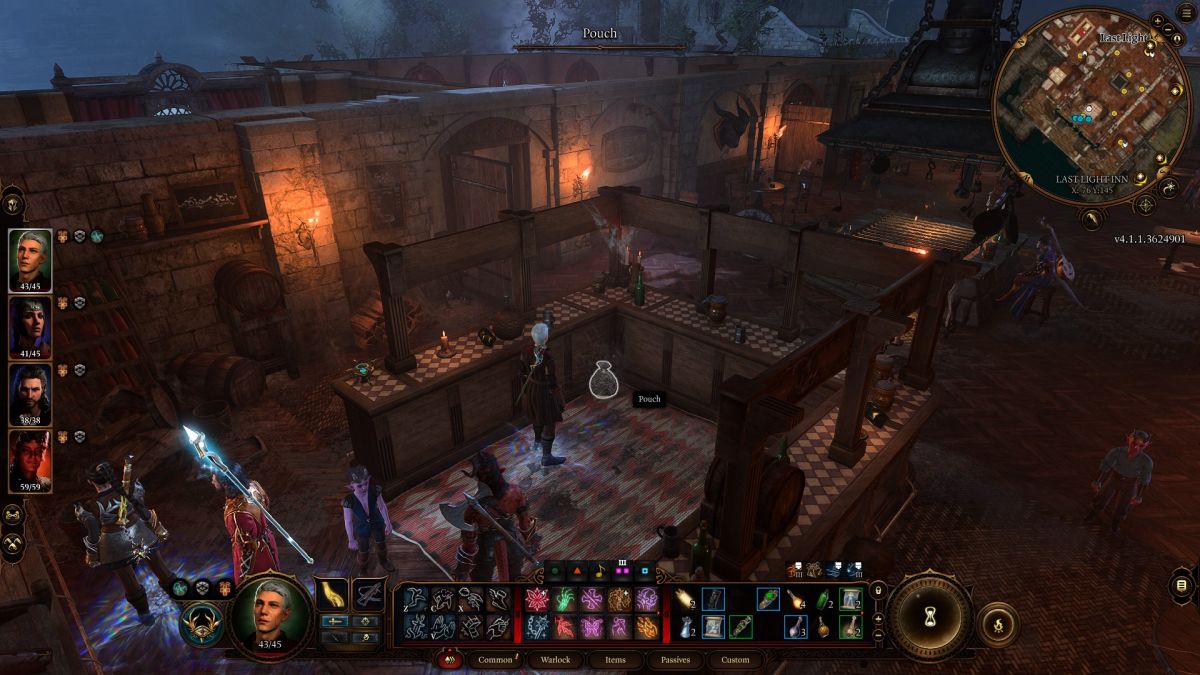Click the large character portrait in the hotbar
The height and width of the screenshot is (675, 1200).
269,615
